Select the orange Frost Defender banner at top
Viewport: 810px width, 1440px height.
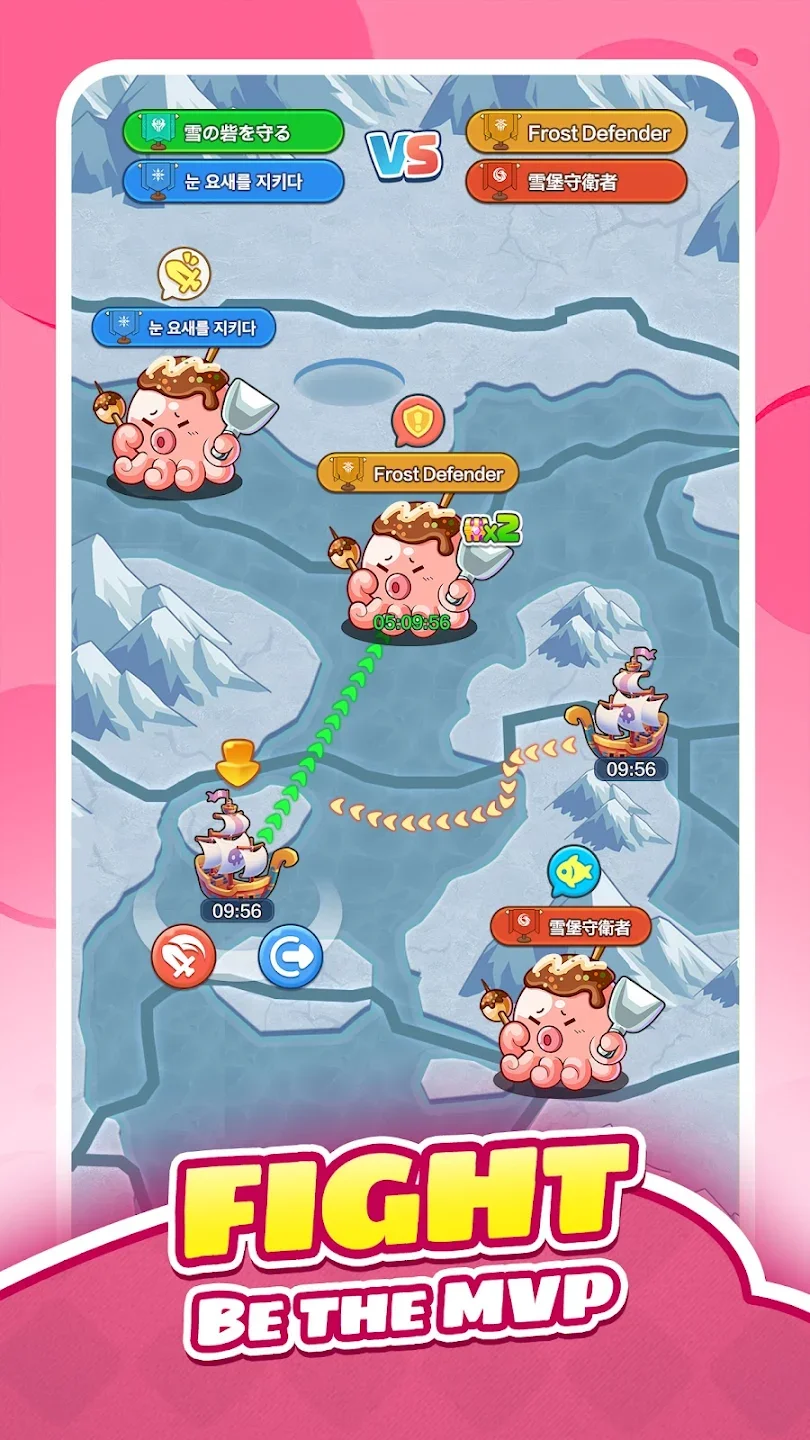pyautogui.click(x=576, y=132)
